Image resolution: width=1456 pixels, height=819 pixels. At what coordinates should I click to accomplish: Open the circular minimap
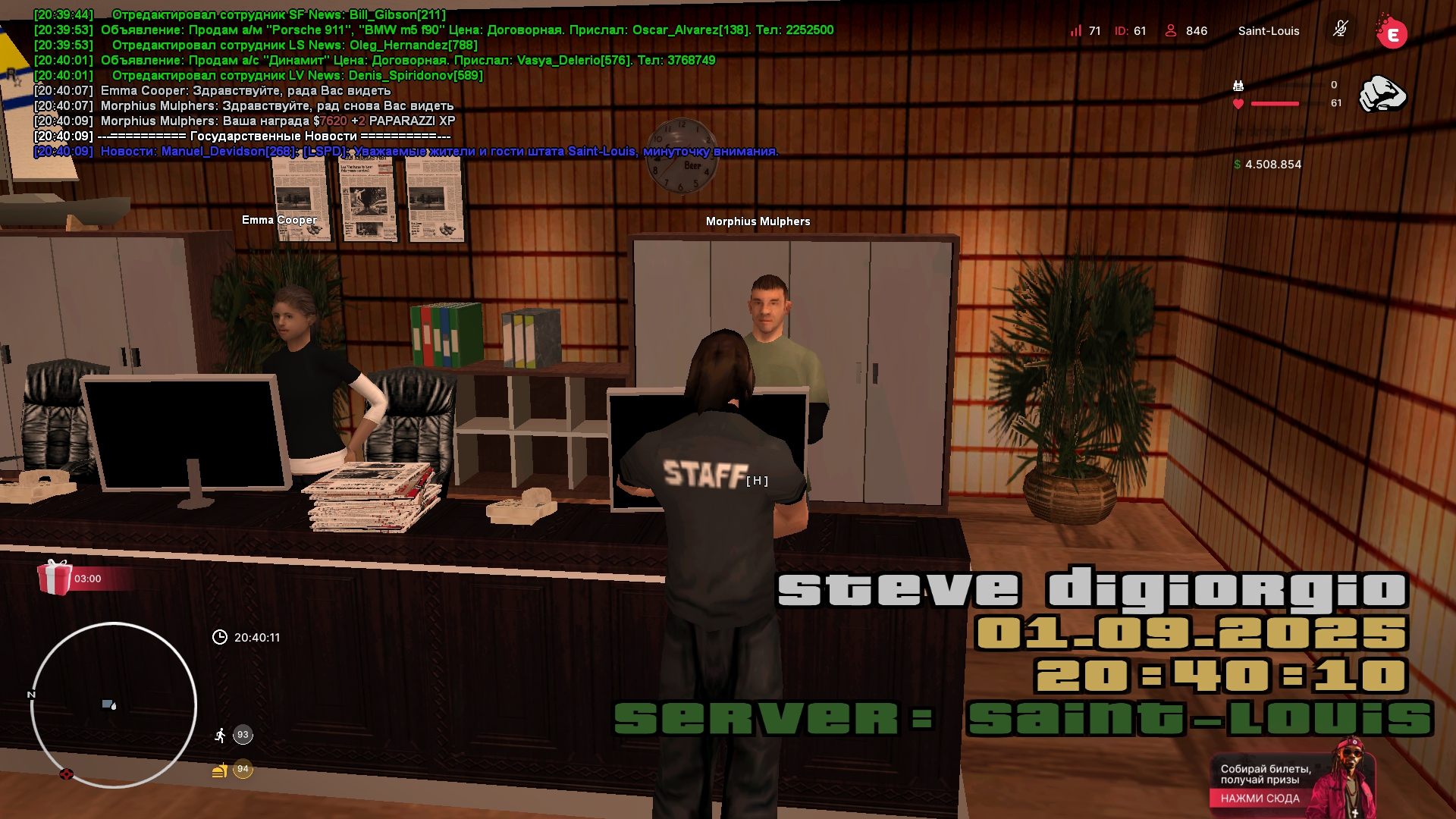tap(114, 705)
